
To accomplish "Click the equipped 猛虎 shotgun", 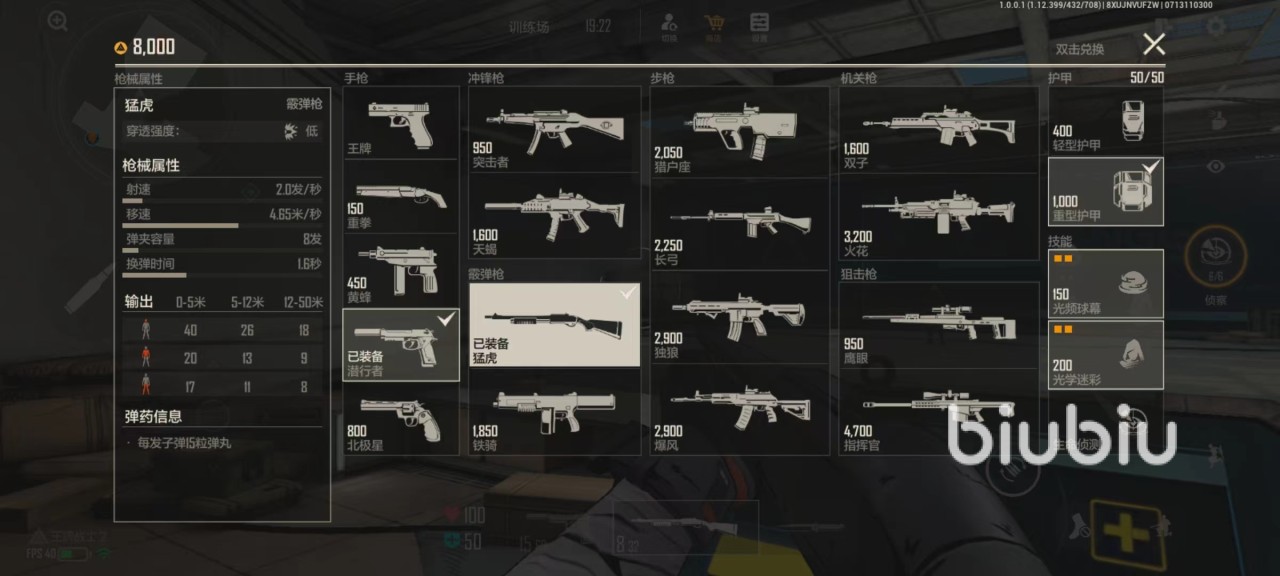I will tap(554, 325).
